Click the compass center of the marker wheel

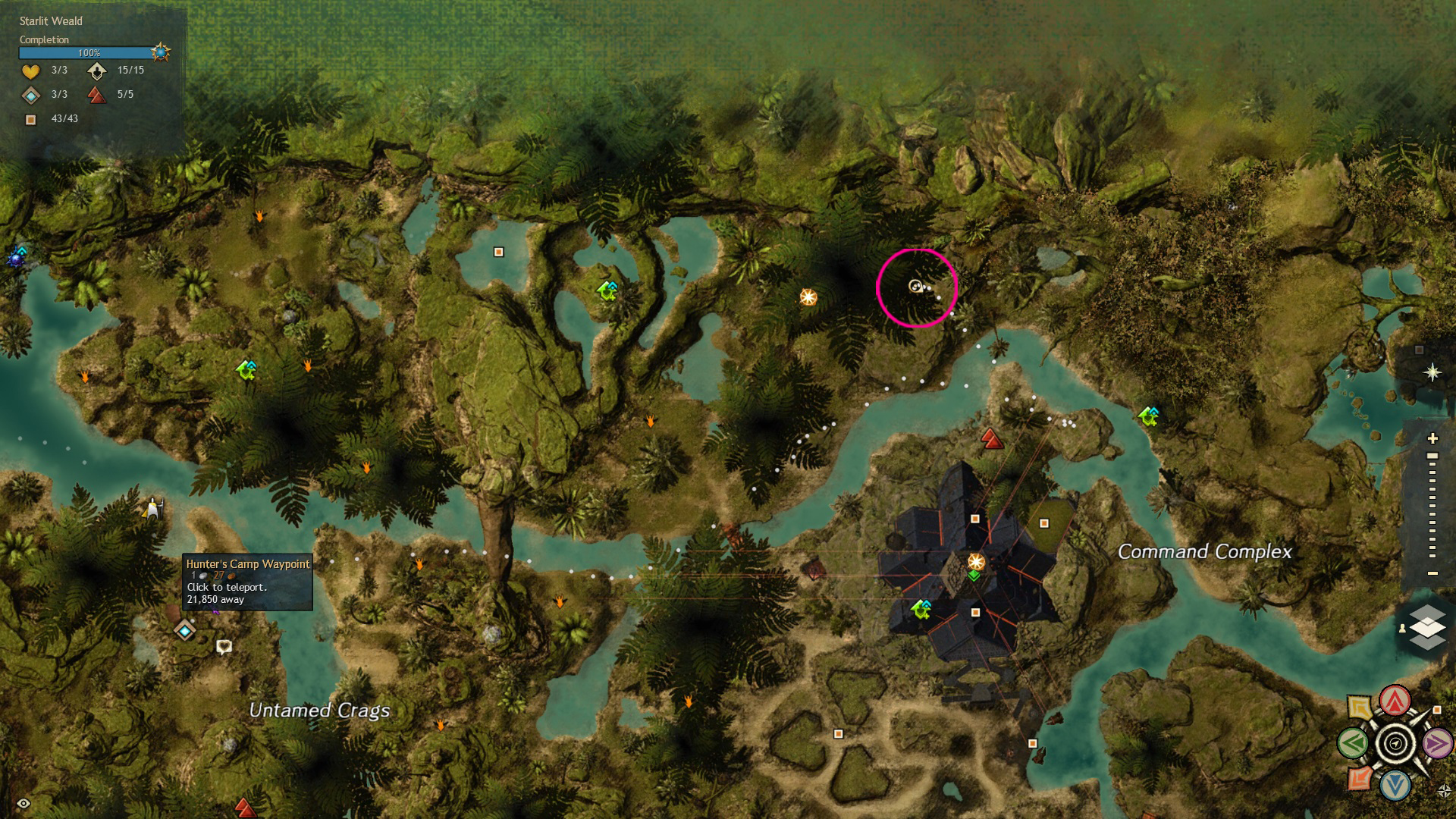[1395, 743]
